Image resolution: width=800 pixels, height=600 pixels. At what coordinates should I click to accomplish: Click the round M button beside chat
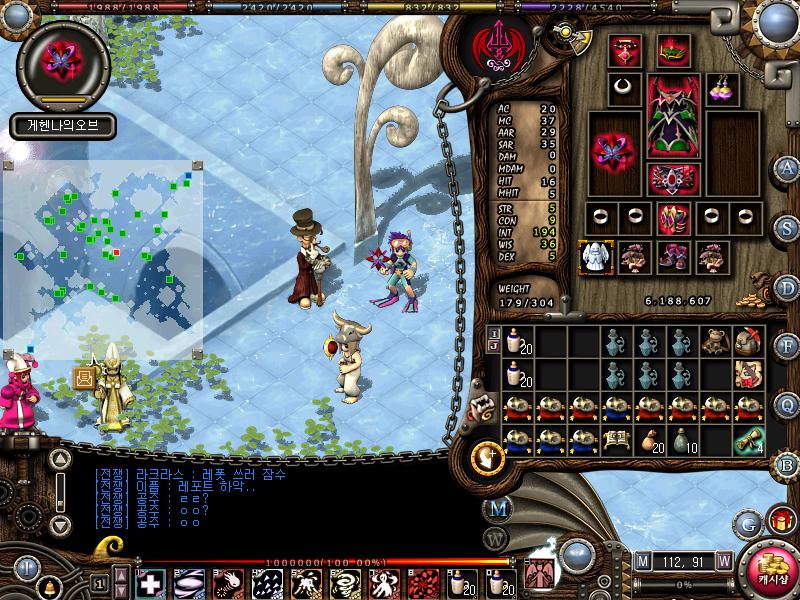click(498, 509)
